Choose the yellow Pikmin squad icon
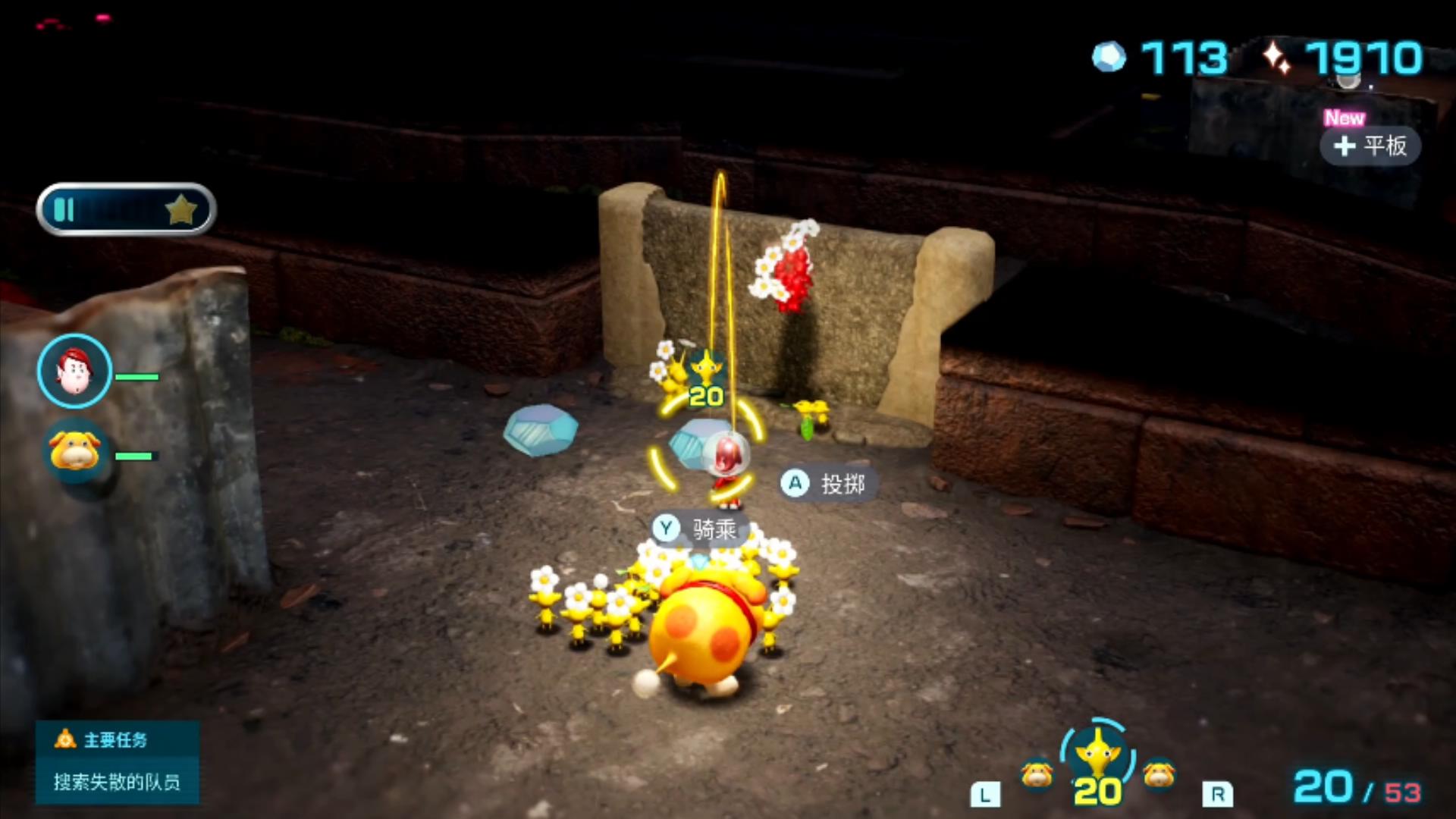This screenshot has width=1456, height=819. pos(1097,762)
